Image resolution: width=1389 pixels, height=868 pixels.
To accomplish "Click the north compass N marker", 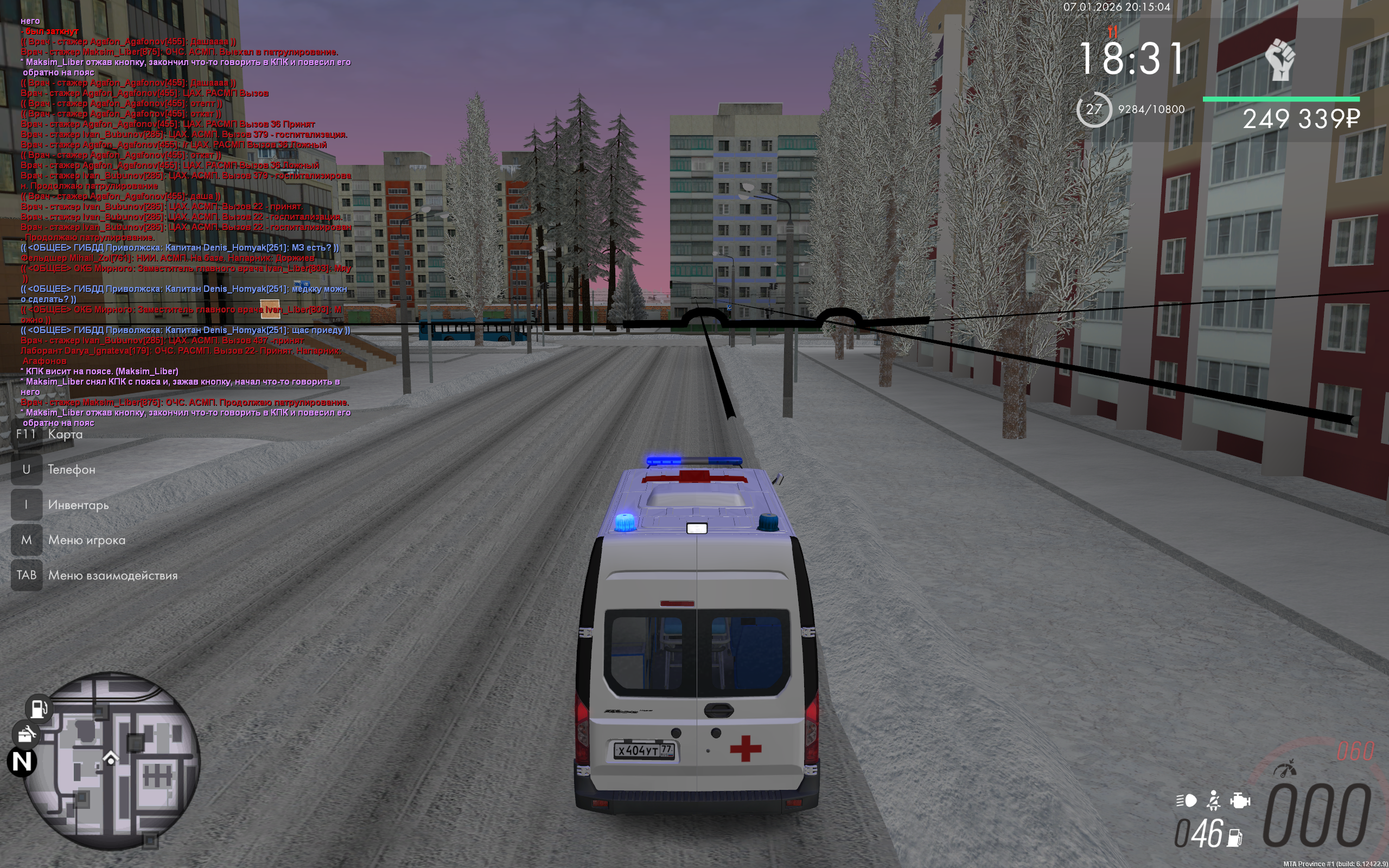I will click(x=22, y=762).
